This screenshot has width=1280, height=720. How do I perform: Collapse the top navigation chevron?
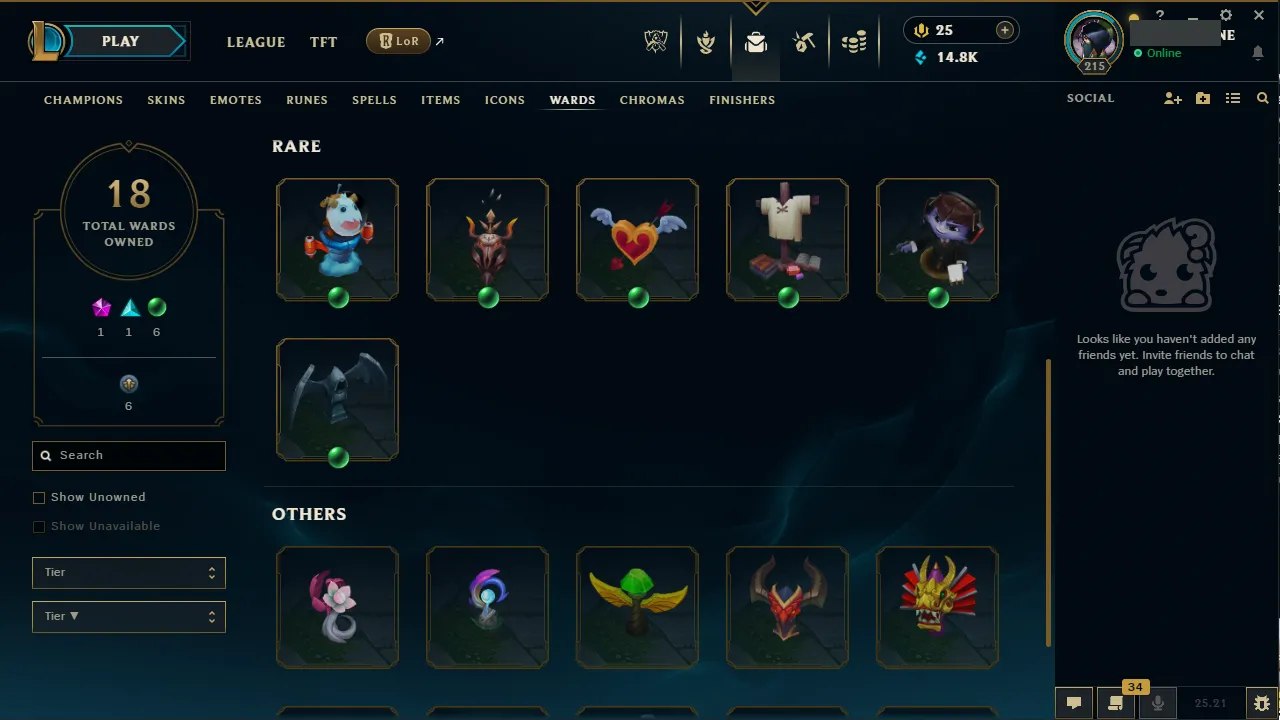(x=755, y=6)
